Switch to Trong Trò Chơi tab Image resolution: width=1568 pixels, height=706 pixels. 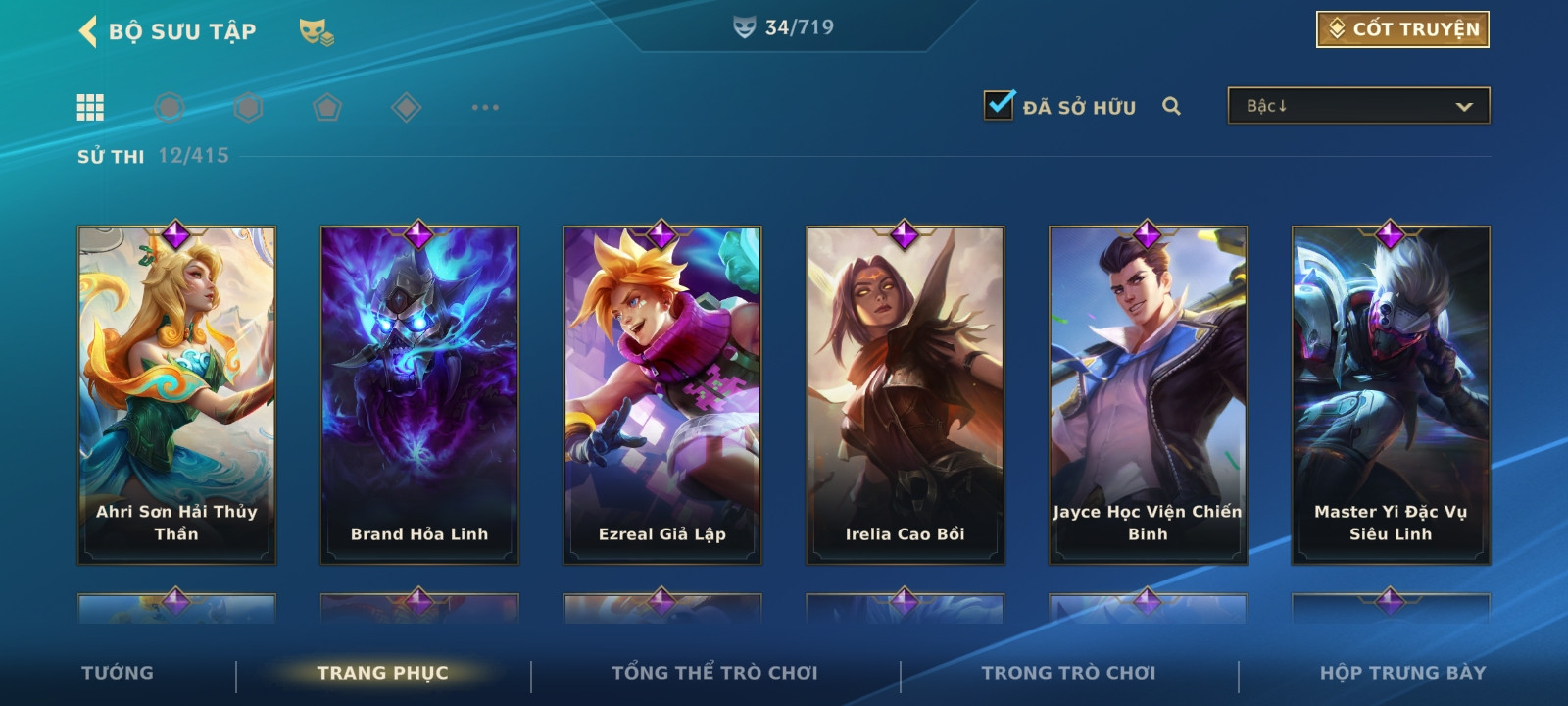tap(1068, 673)
